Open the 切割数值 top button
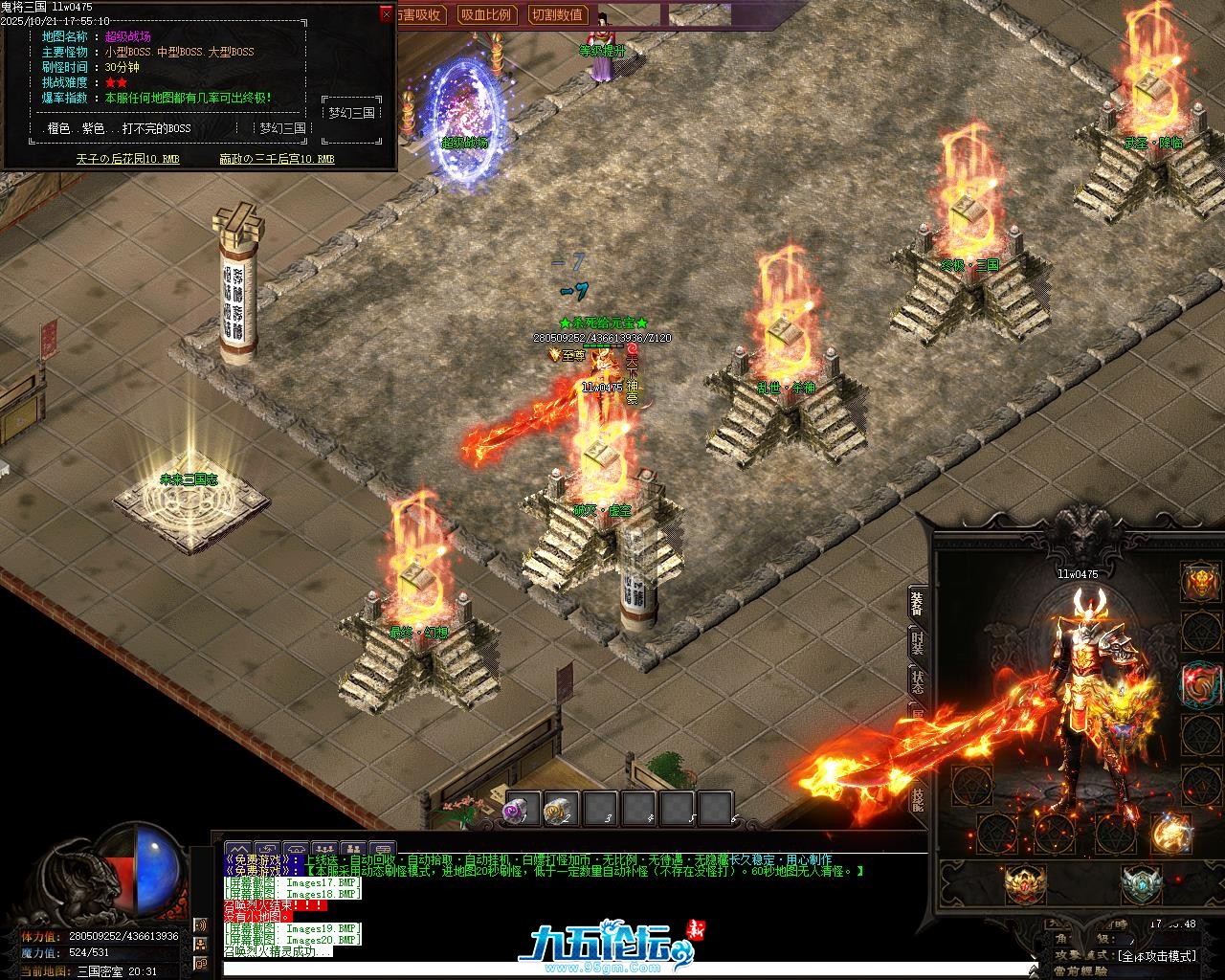 point(557,15)
